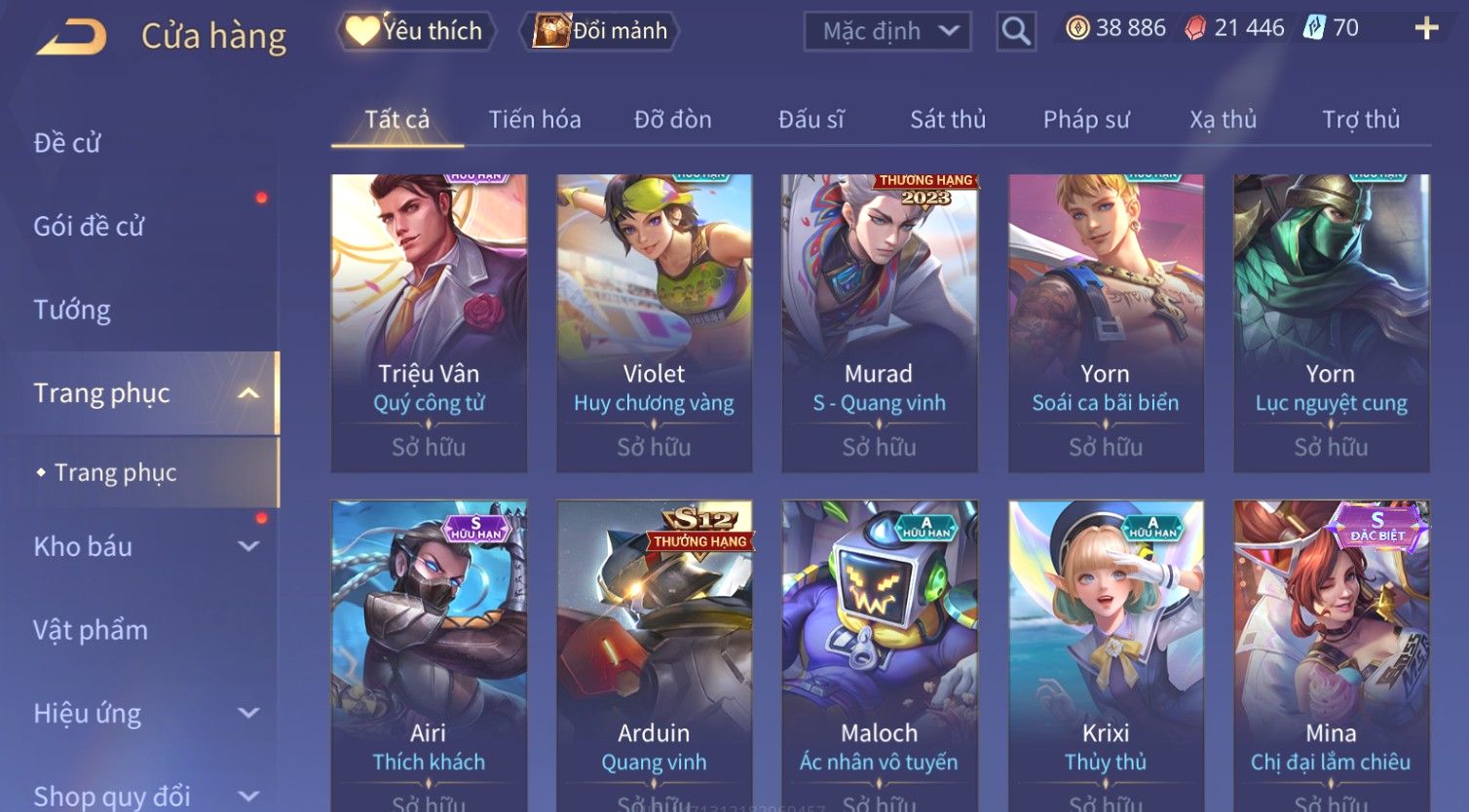The width and height of the screenshot is (1469, 812).
Task: Expand the Mặc định sort dropdown
Action: point(886,31)
